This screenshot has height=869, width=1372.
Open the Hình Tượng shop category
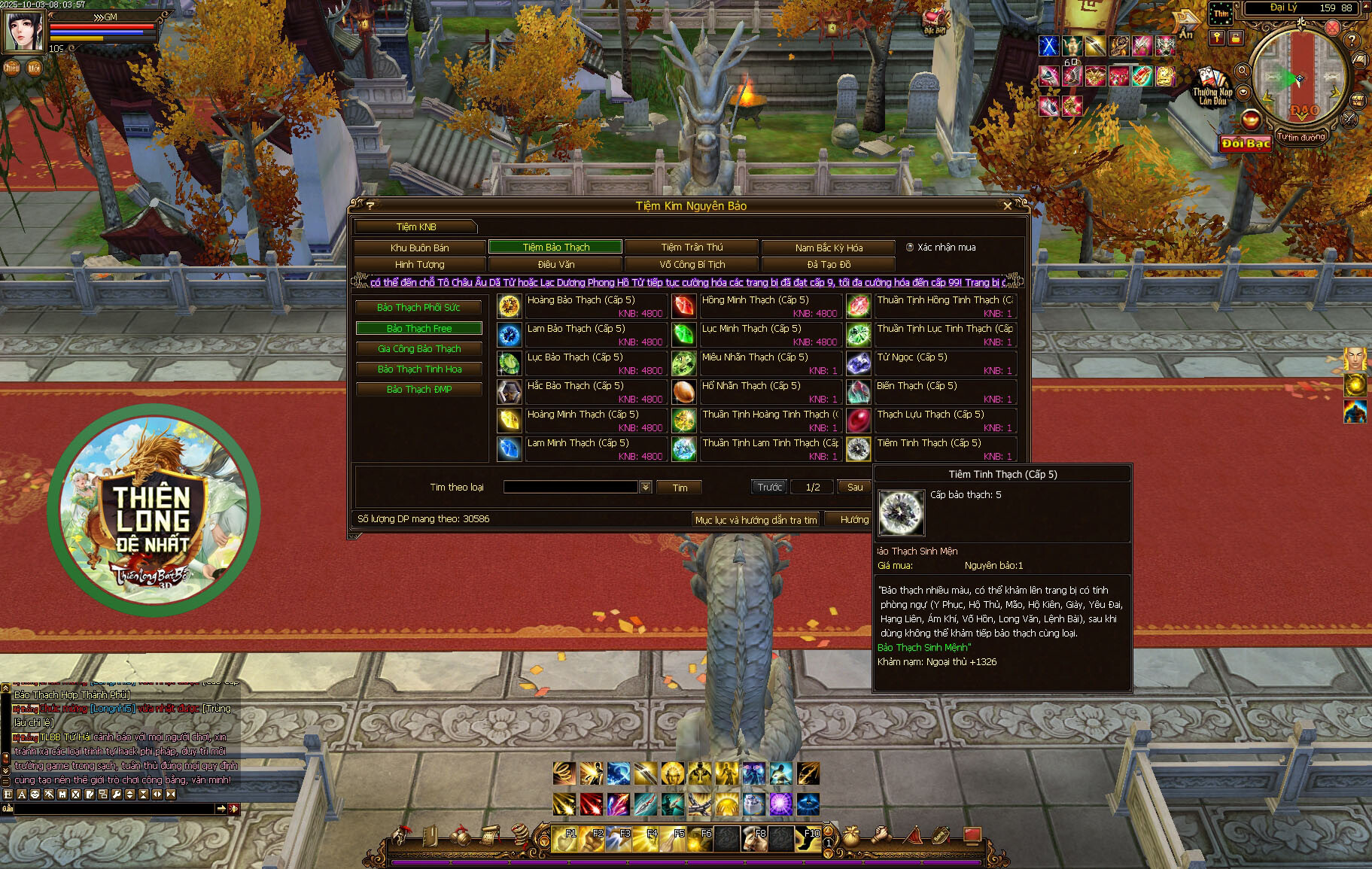(419, 265)
